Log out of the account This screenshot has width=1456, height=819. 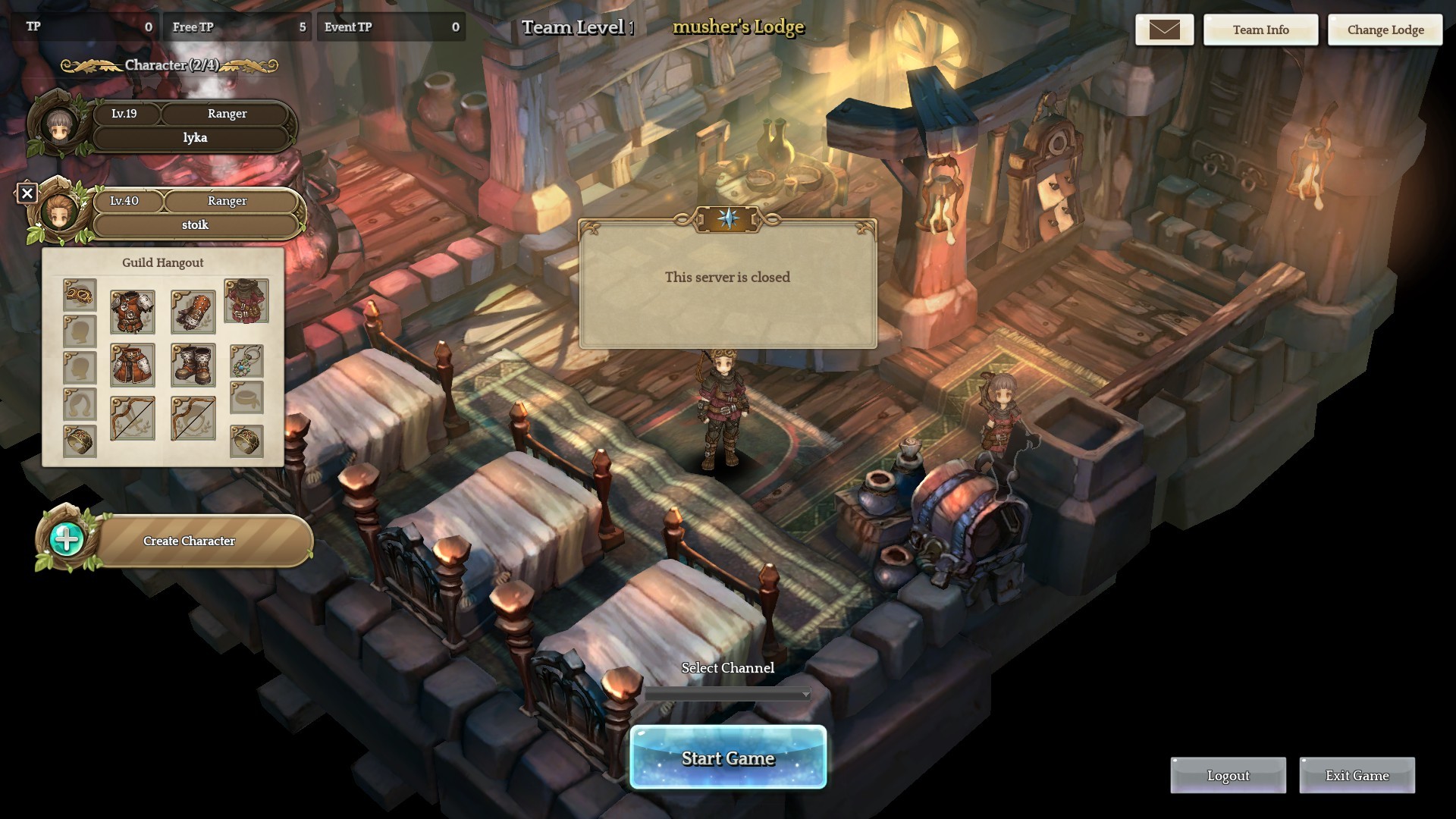(x=1228, y=775)
